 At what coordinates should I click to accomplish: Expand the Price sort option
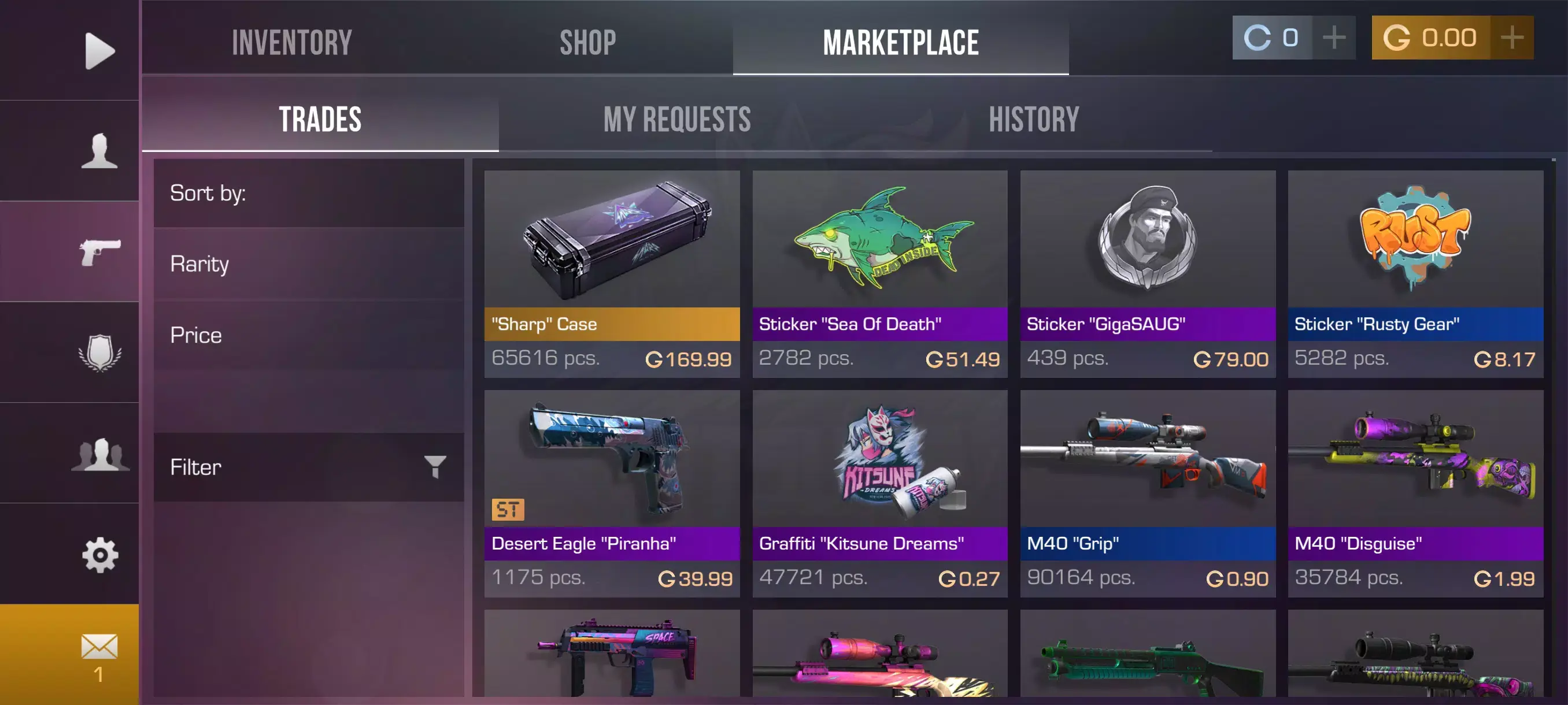pos(308,335)
